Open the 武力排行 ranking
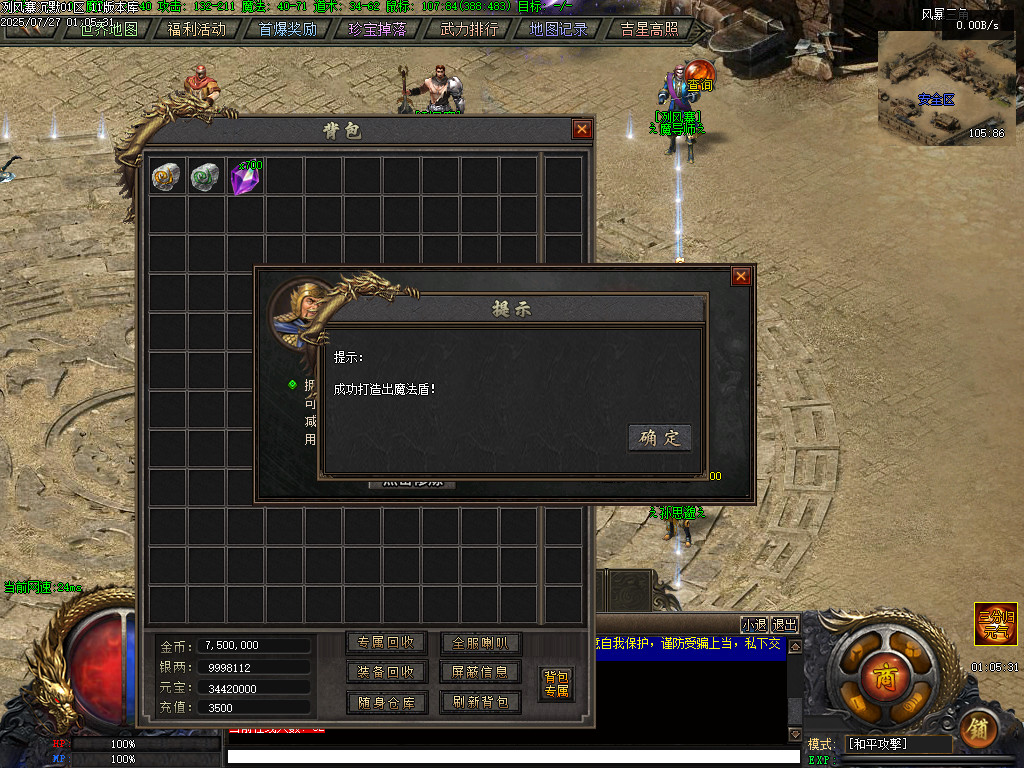 469,29
